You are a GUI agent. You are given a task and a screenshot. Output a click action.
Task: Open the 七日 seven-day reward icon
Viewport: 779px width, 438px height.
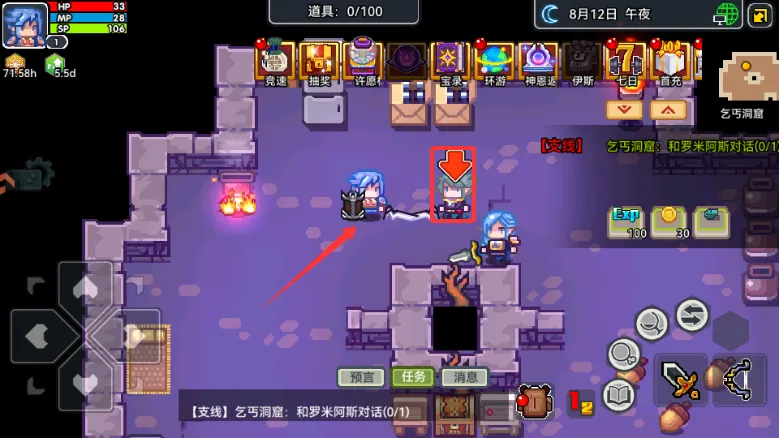tap(627, 62)
